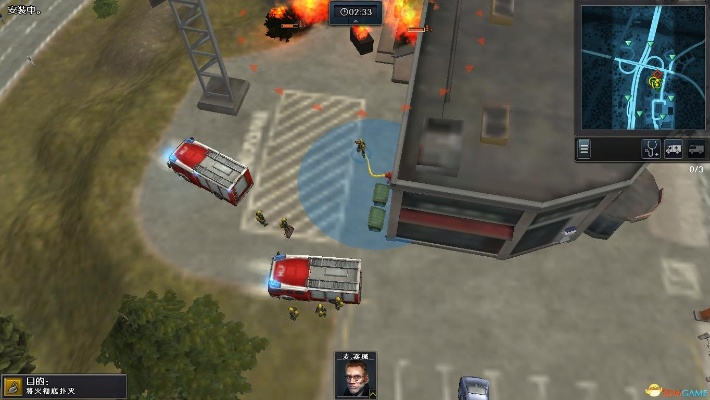Open the menu button below the minimap

(x=585, y=148)
